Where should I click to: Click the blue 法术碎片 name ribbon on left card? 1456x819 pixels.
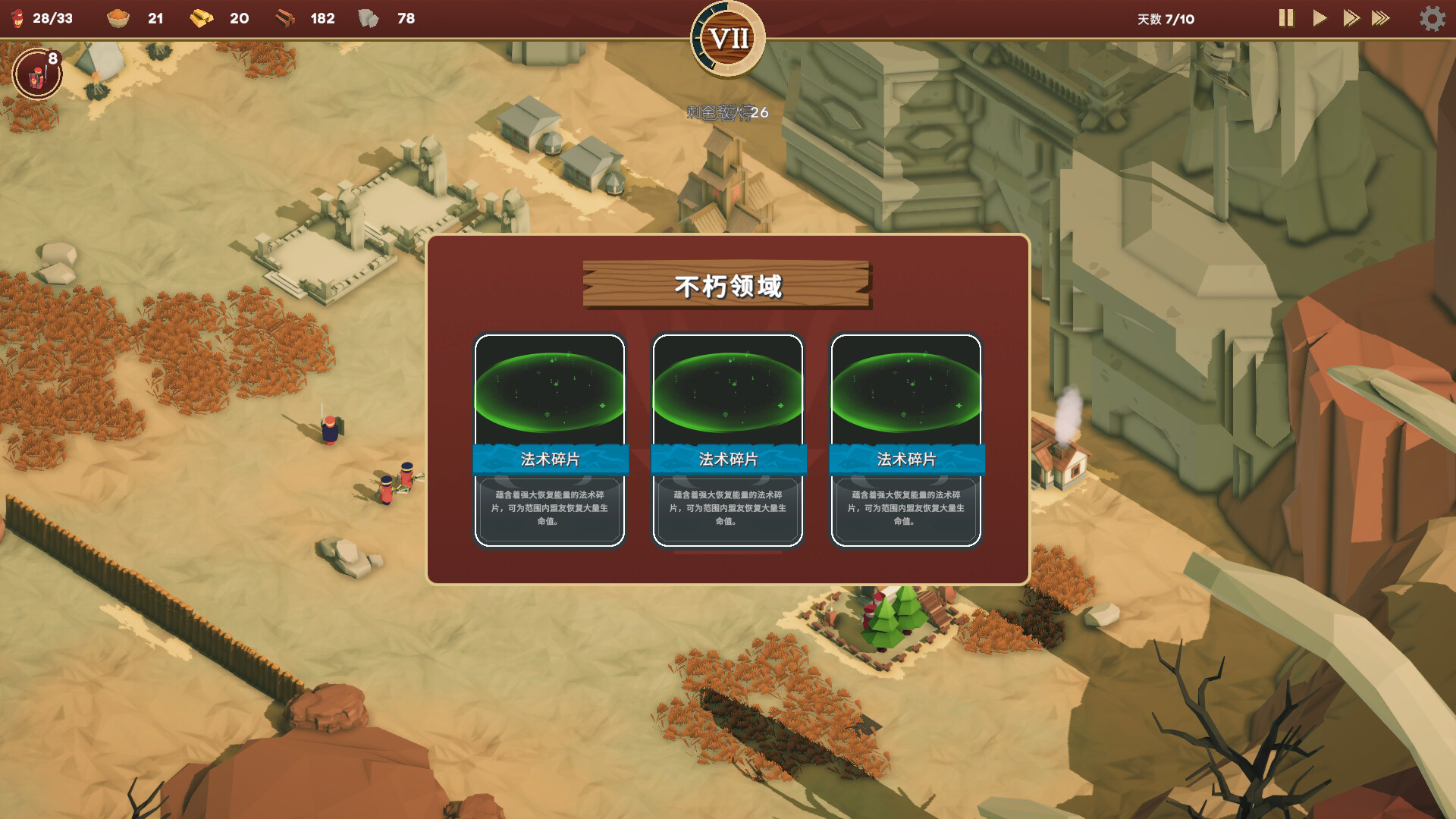549,458
